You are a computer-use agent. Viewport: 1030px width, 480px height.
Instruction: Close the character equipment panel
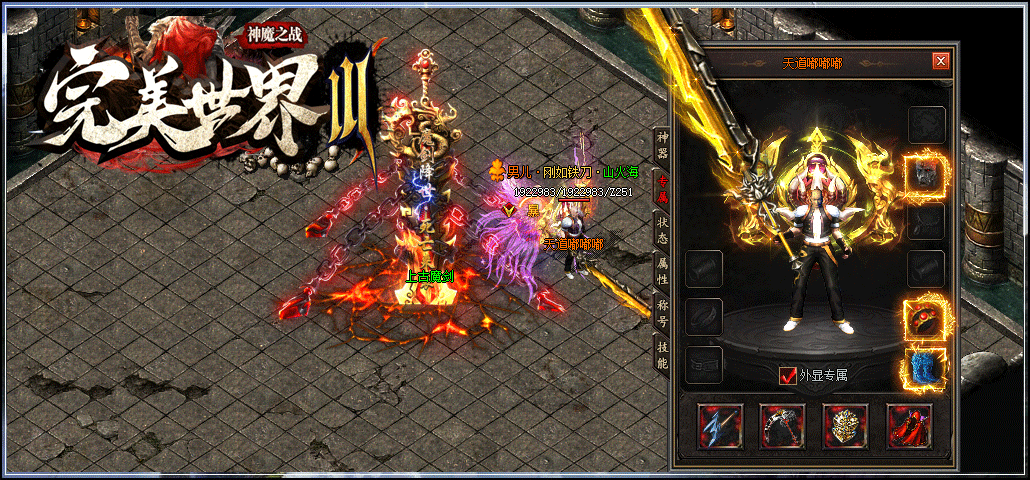pos(940,61)
